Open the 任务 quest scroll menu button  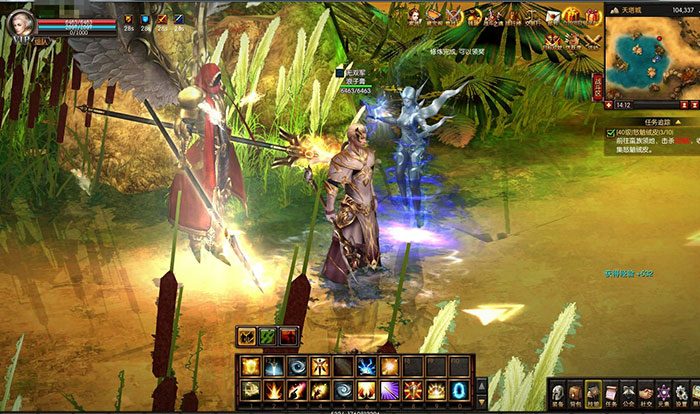click(612, 394)
